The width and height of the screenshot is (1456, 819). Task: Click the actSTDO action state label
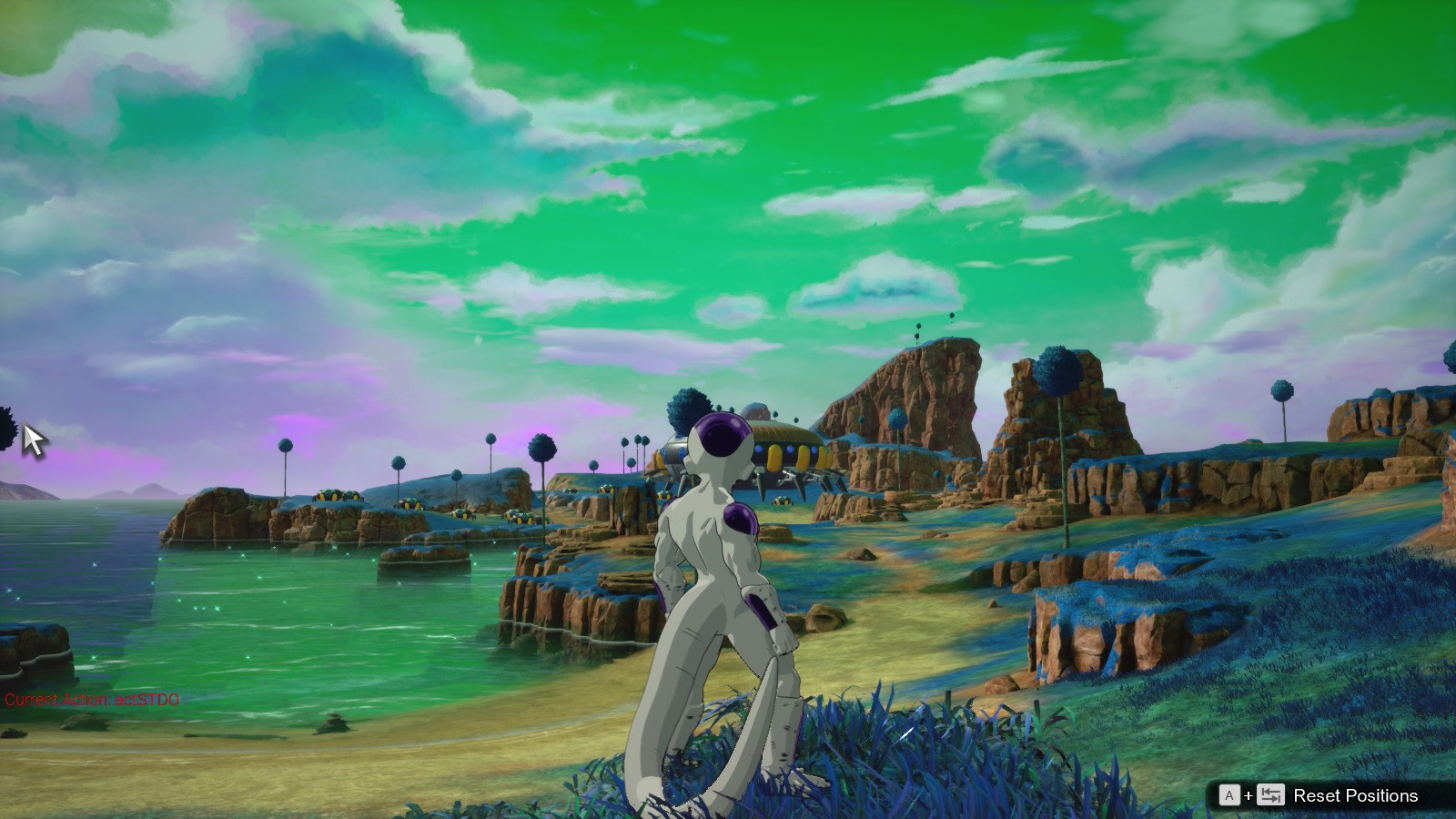tap(148, 700)
